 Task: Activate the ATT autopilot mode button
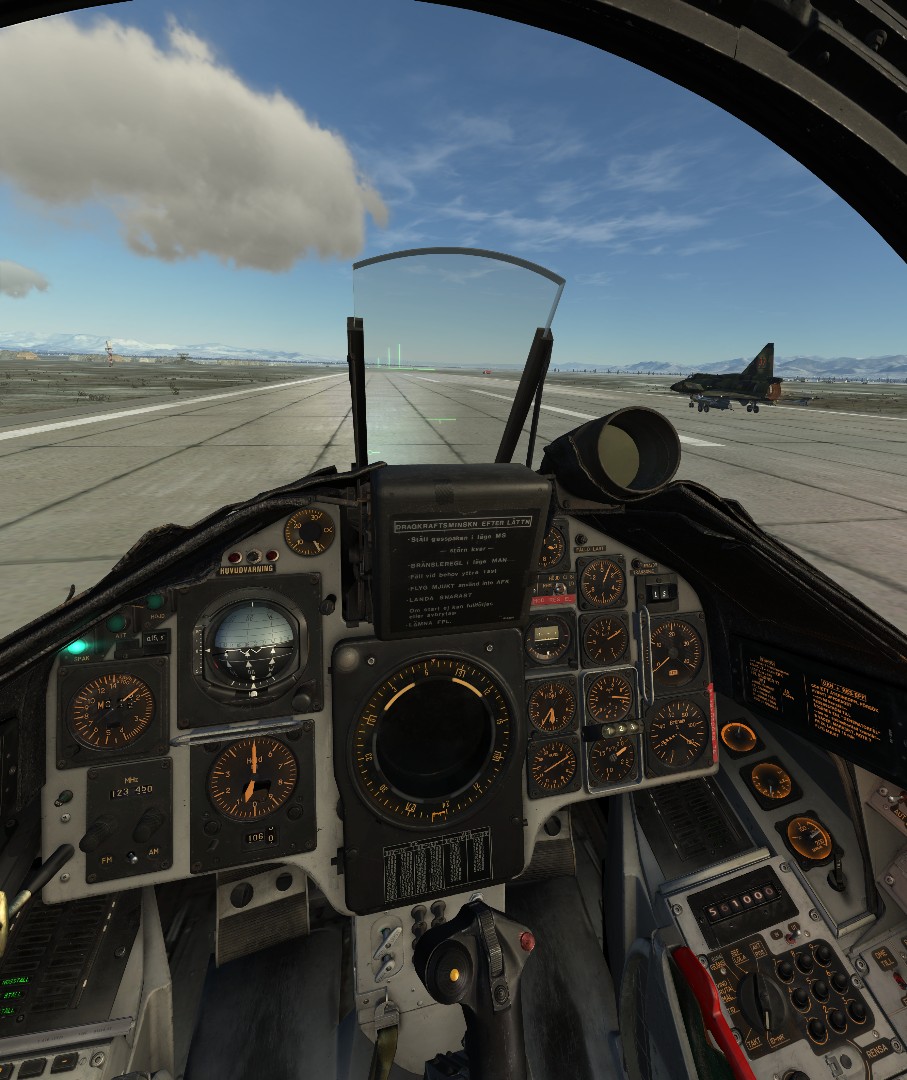[117, 622]
